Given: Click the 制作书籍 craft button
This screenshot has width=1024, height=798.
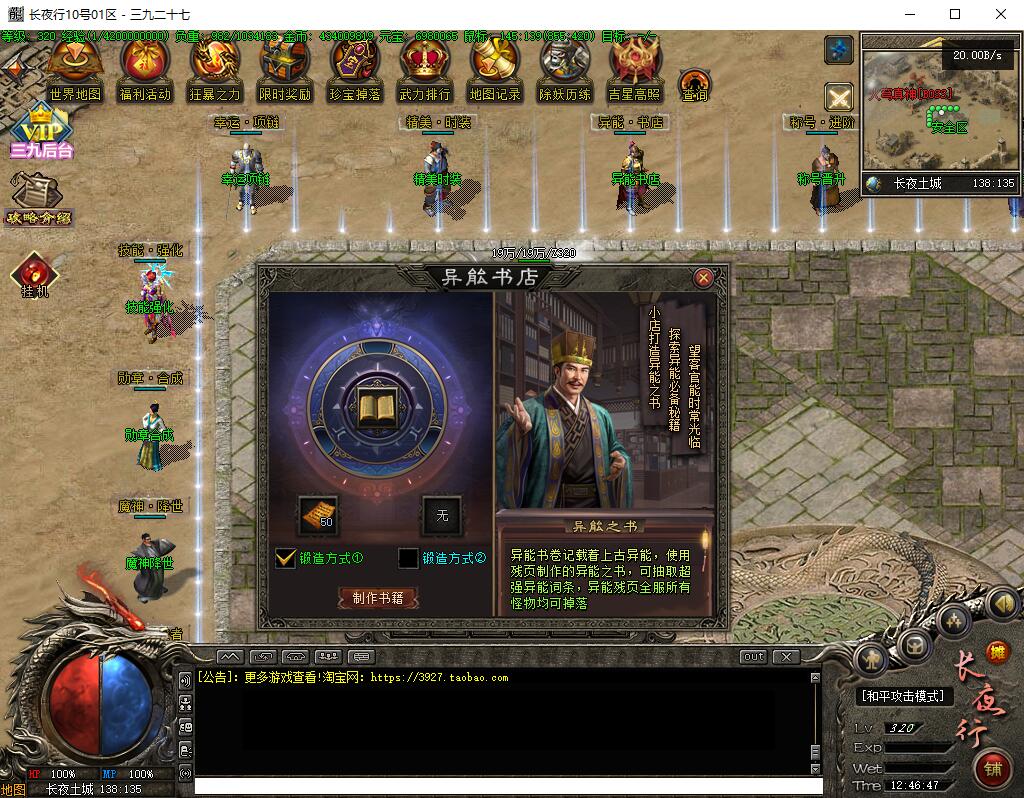Looking at the screenshot, I should [x=377, y=598].
